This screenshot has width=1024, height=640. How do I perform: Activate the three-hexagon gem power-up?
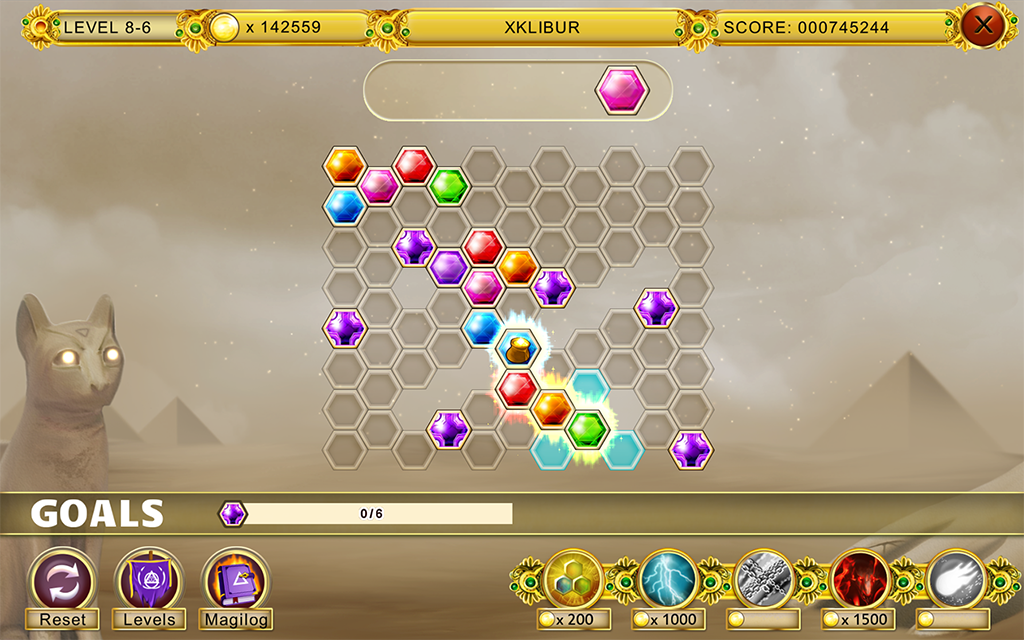pyautogui.click(x=573, y=579)
